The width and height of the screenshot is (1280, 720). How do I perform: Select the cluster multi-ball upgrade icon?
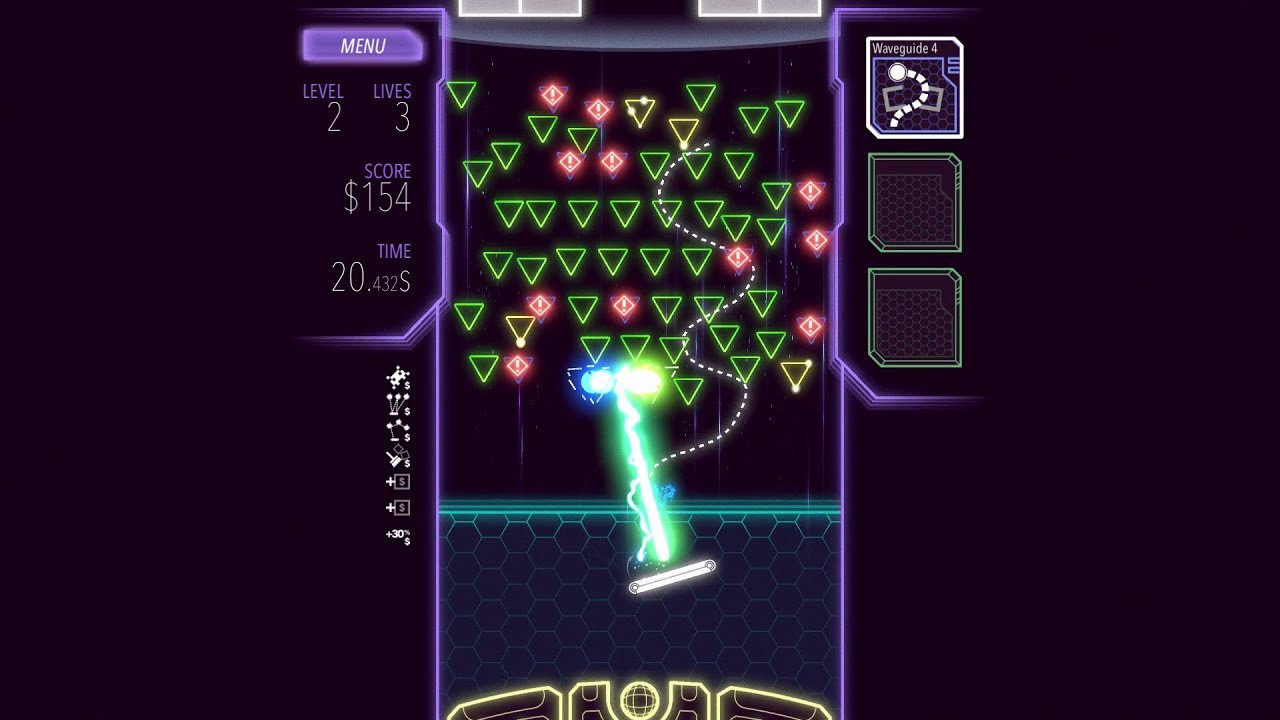coord(398,377)
